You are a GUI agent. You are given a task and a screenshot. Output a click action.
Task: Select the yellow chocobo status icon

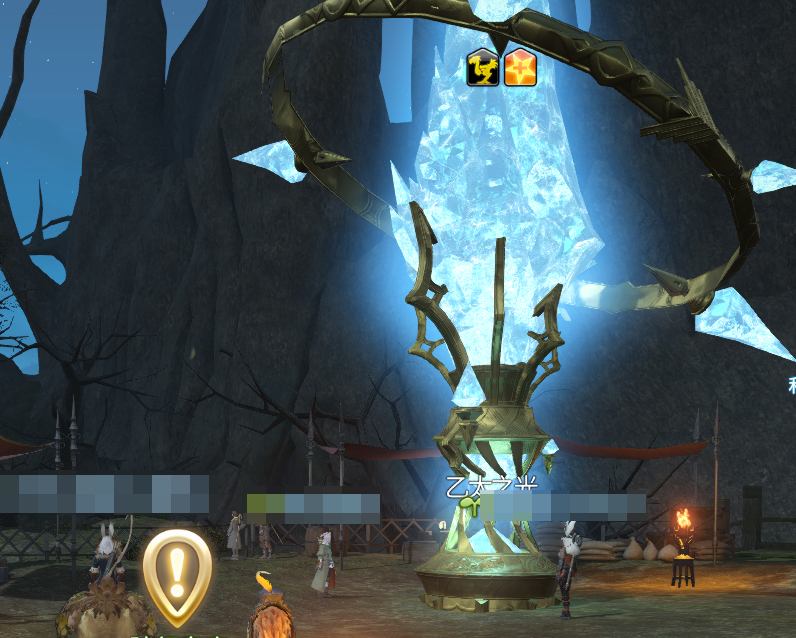coord(483,69)
